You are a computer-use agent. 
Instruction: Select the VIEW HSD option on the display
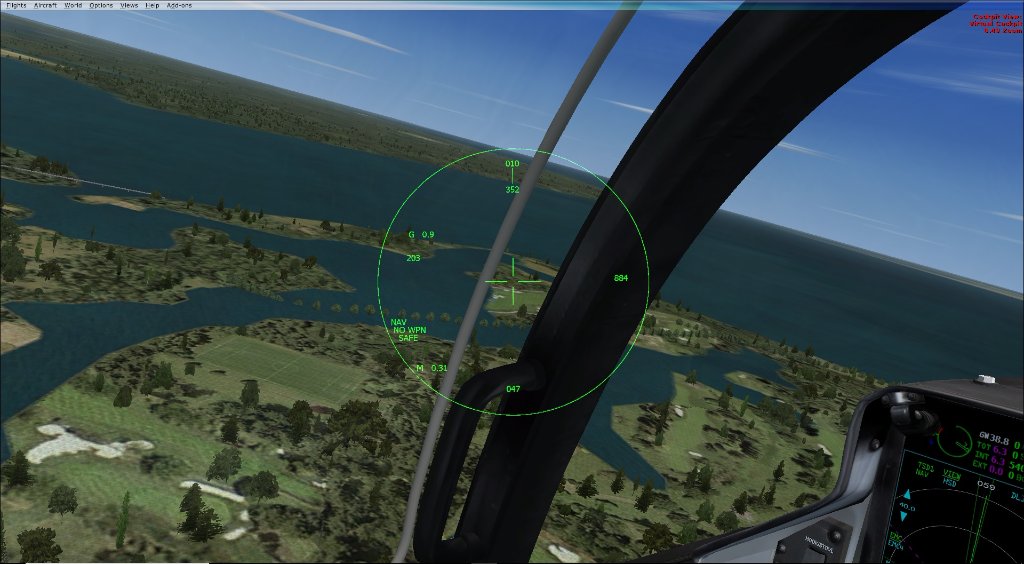[x=953, y=478]
